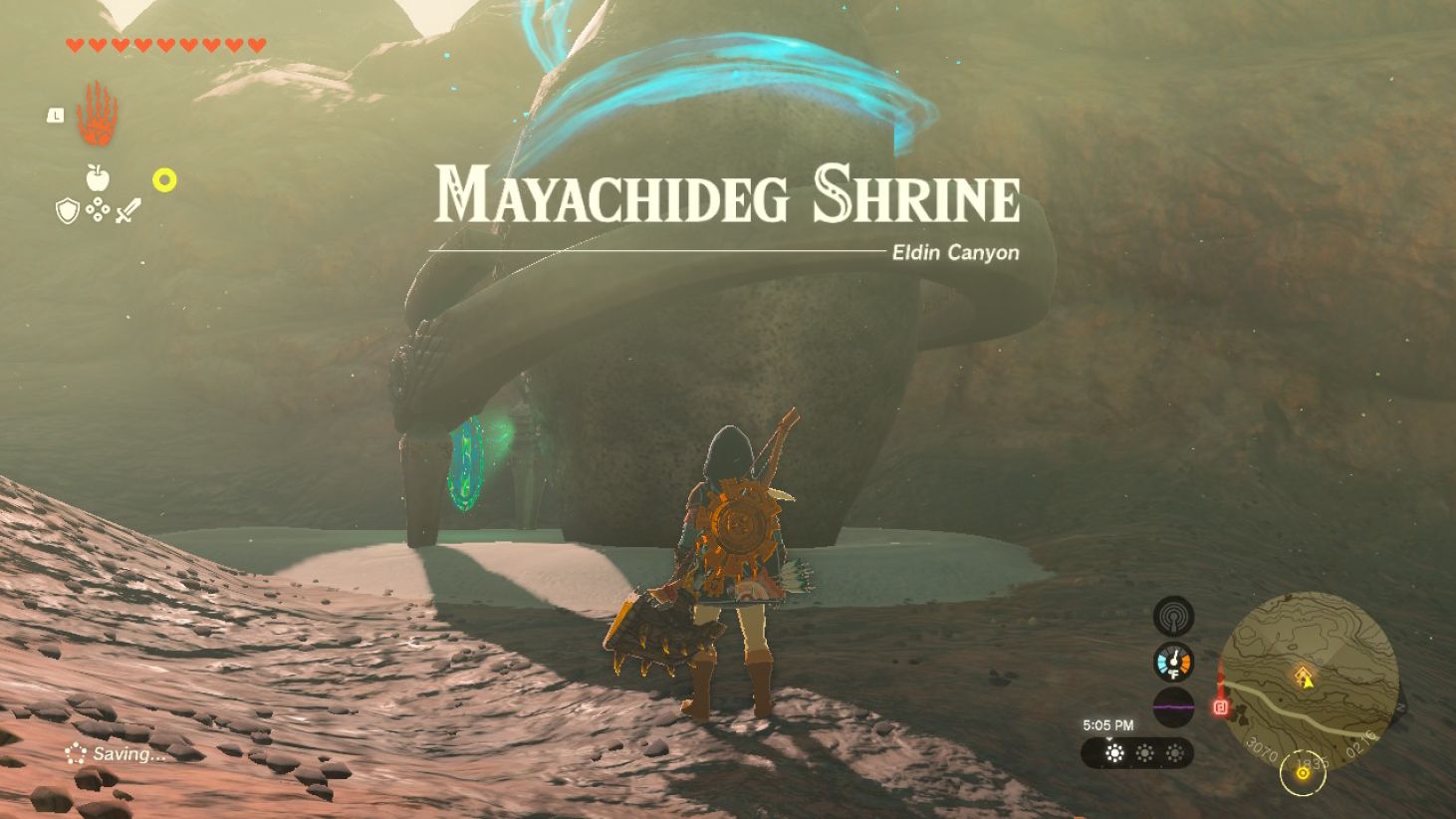This screenshot has width=1456, height=819.
Task: Select the sword icon near the shield
Action: (x=127, y=208)
